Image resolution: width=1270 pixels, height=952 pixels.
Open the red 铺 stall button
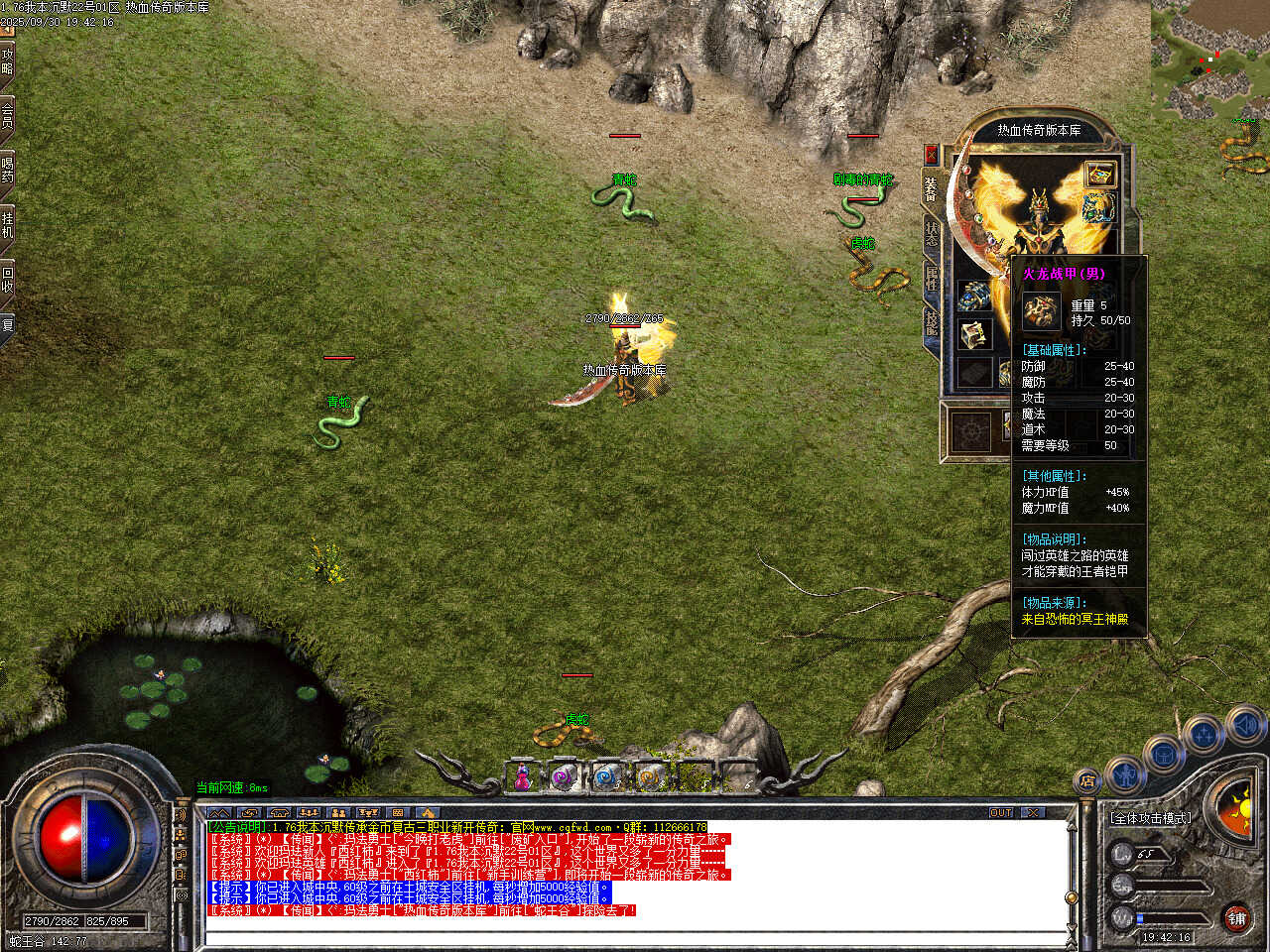tap(1236, 918)
